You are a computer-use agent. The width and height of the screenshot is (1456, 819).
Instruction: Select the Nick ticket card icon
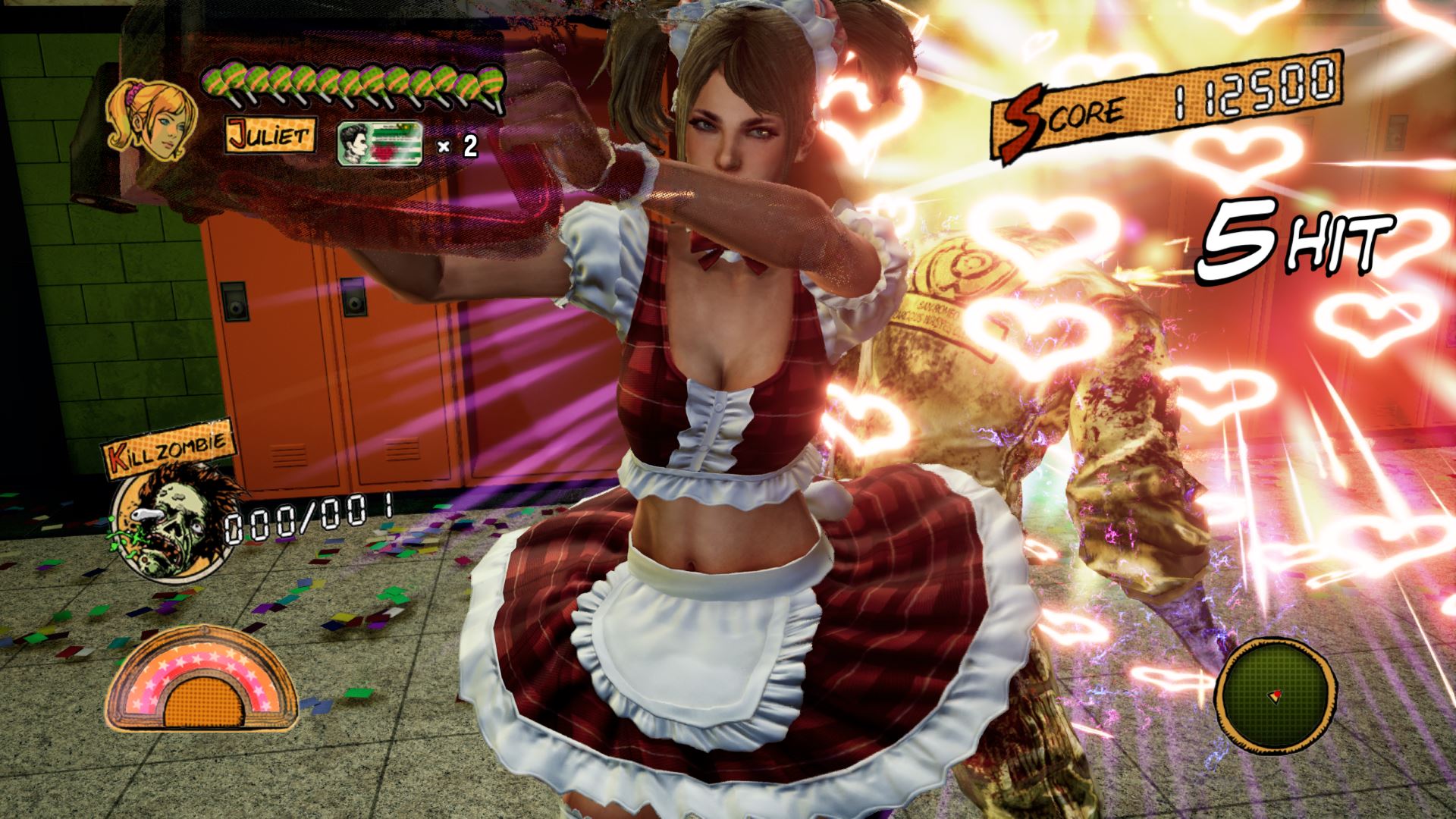(379, 144)
